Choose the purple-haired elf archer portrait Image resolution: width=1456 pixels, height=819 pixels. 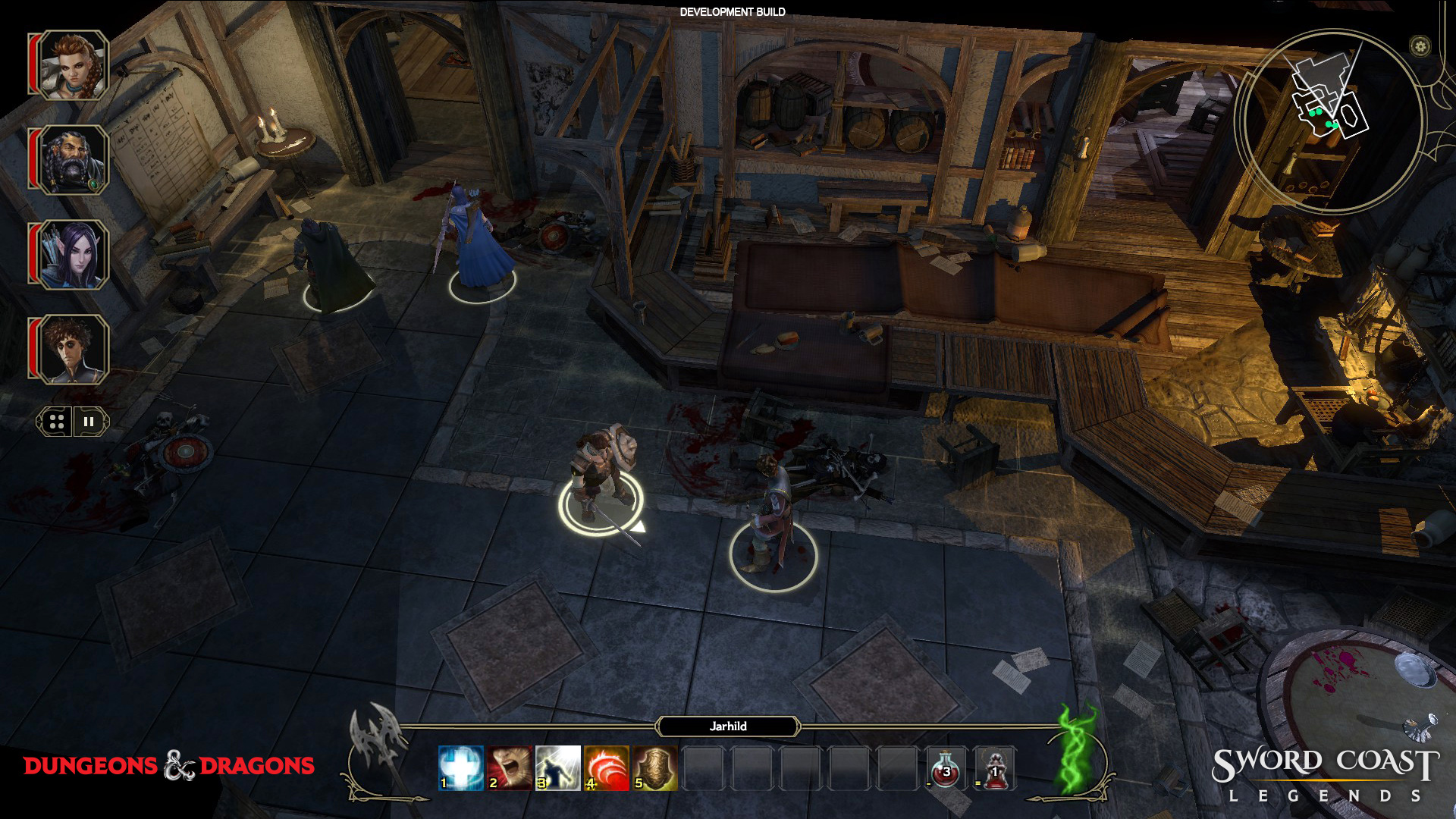tap(73, 255)
